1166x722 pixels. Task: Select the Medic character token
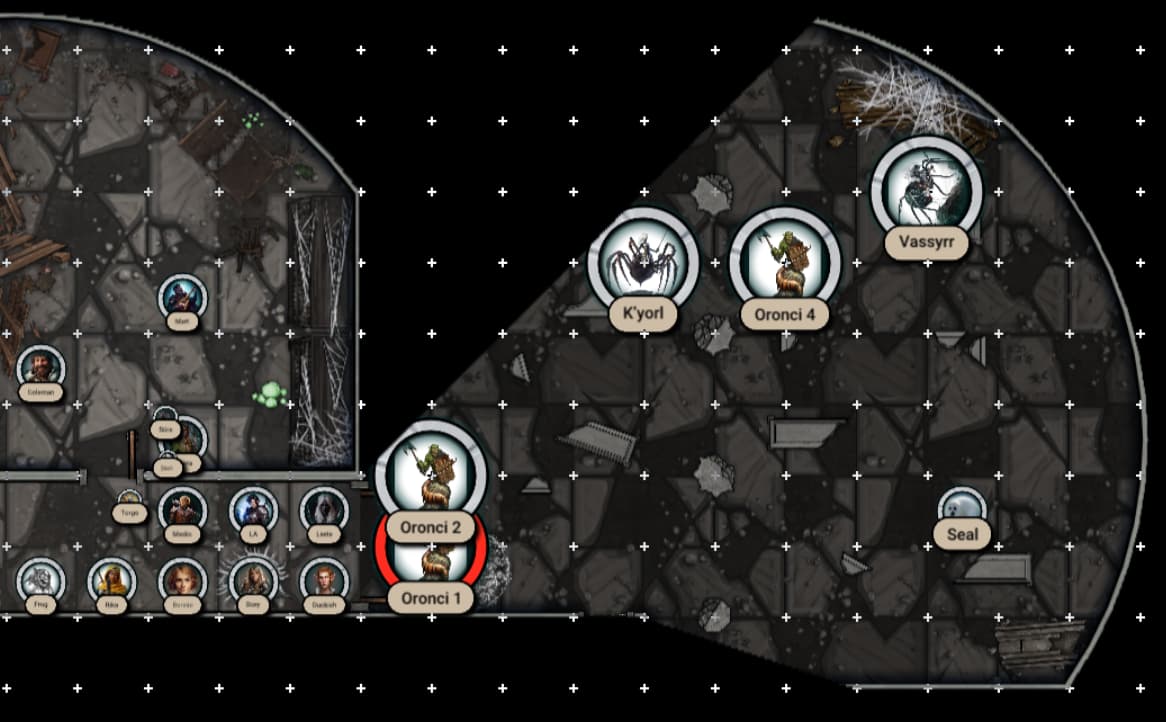(182, 509)
